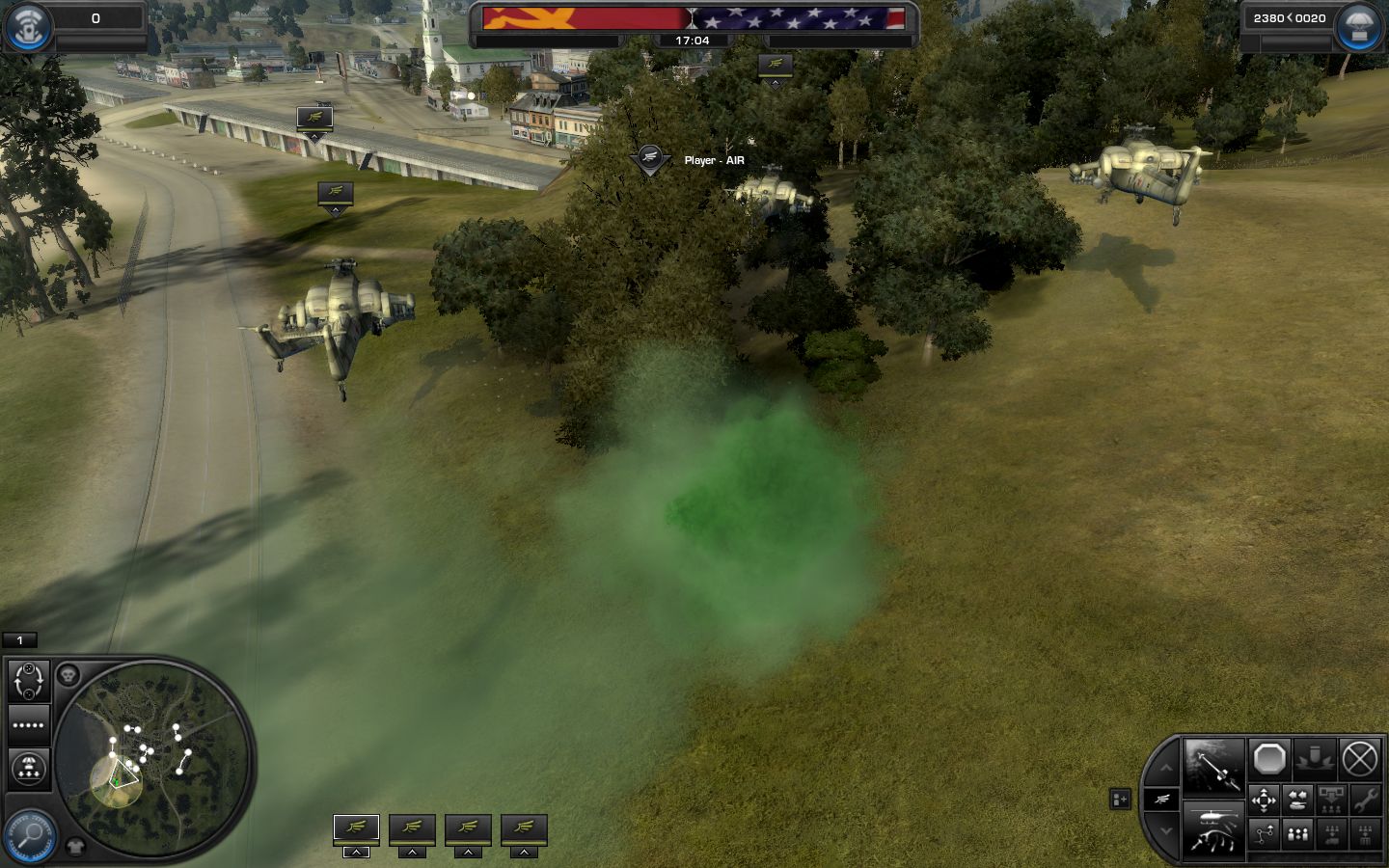Open the reinforcements parachute menu
This screenshot has height=868, width=1389.
pos(1358,27)
